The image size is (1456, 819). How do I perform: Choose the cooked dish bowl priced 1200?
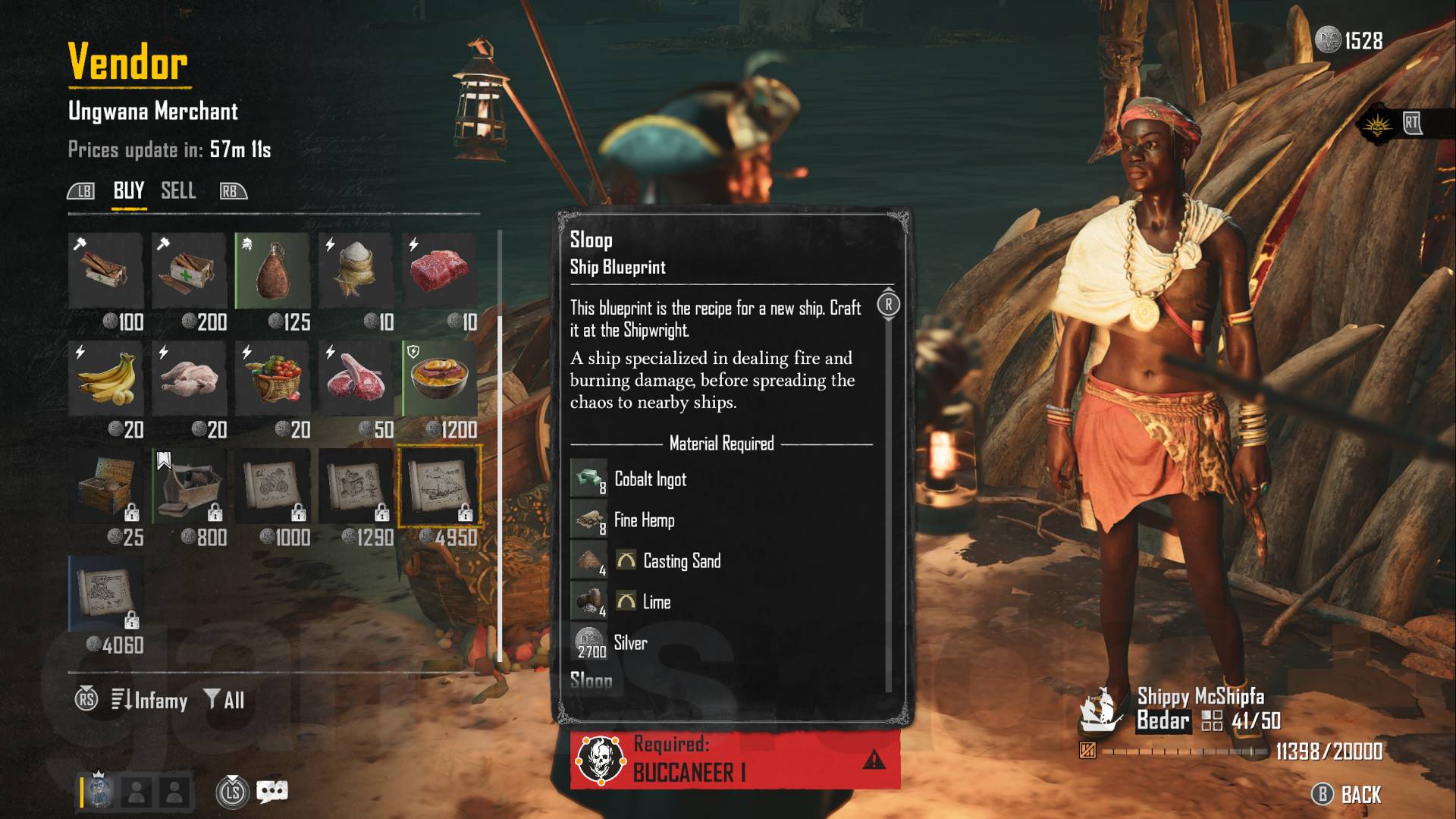pyautogui.click(x=440, y=378)
